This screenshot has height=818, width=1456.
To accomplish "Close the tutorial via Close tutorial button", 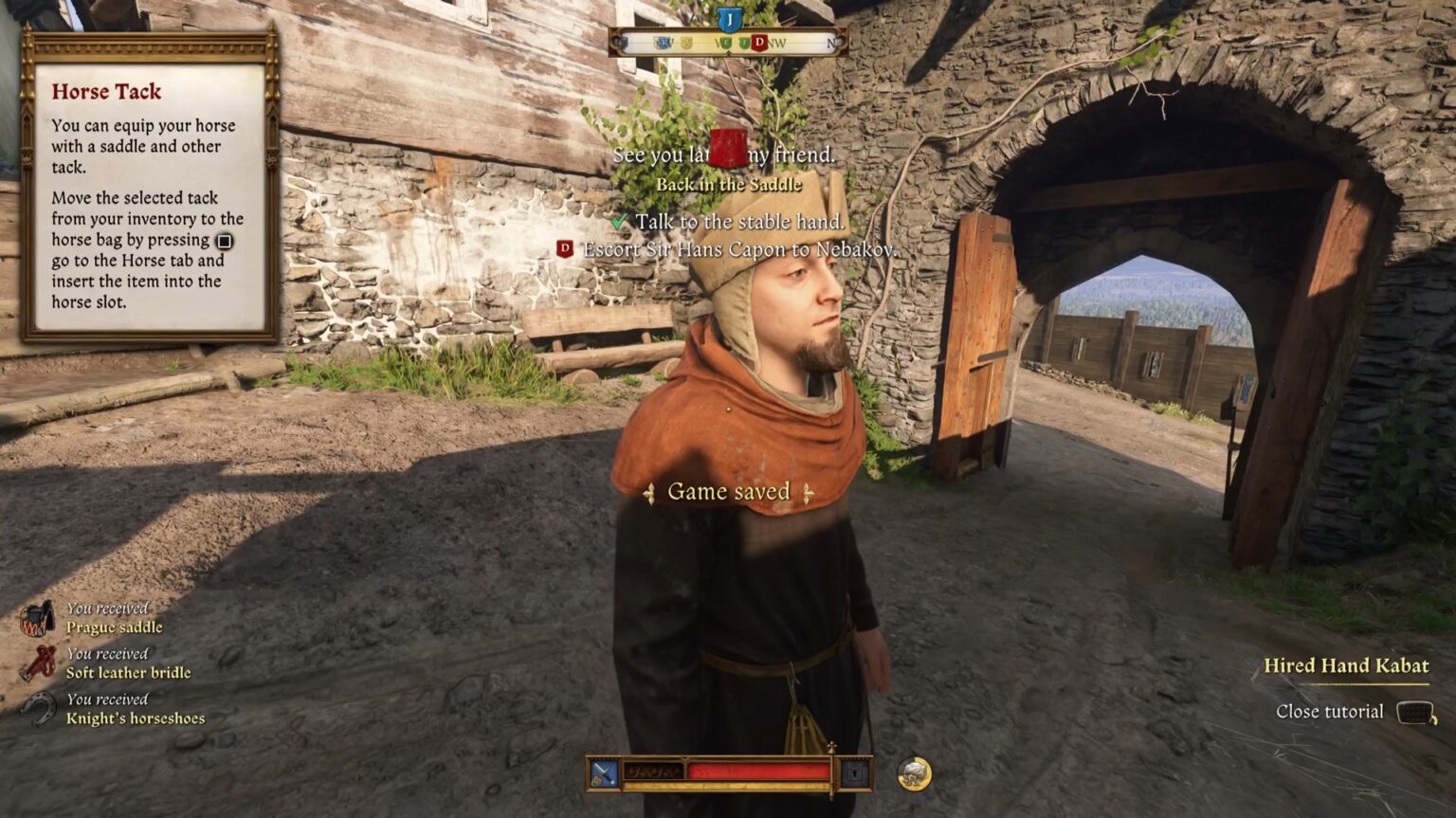I will click(1331, 710).
